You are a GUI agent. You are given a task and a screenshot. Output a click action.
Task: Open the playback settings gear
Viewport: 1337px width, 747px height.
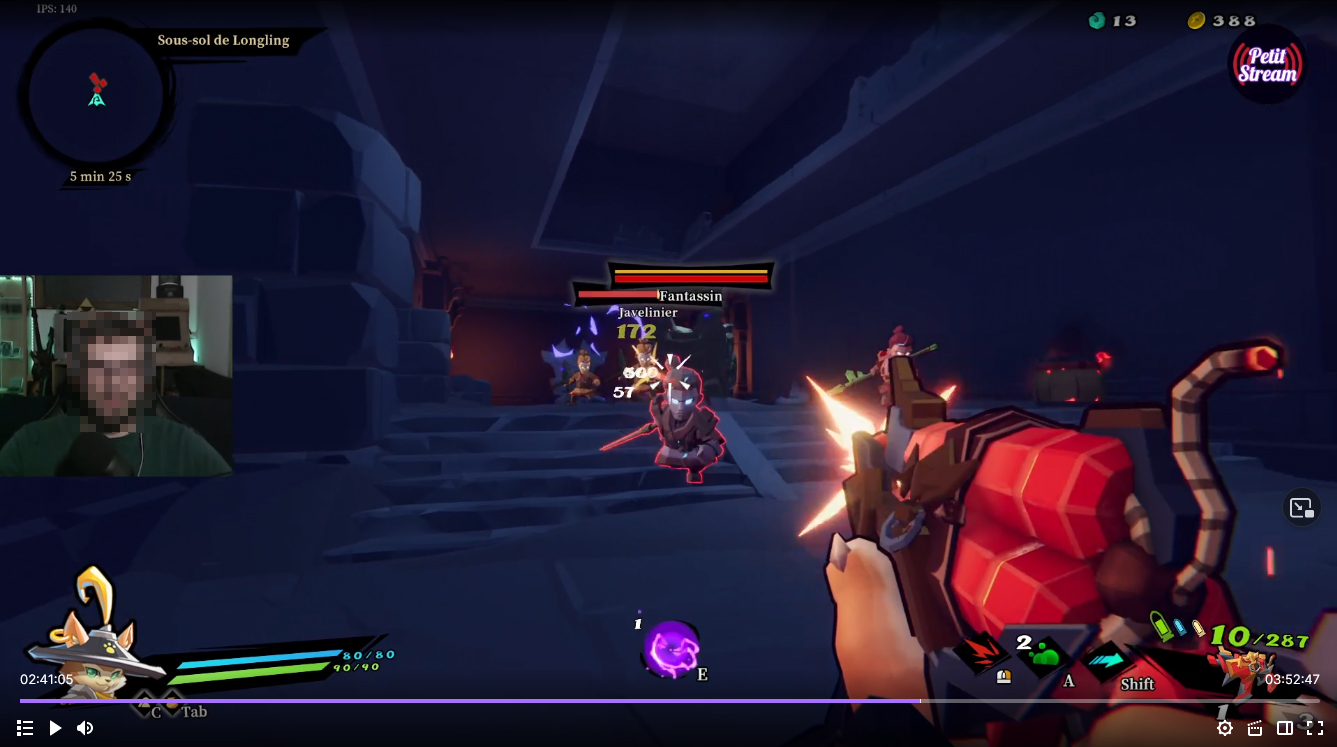pos(1224,728)
